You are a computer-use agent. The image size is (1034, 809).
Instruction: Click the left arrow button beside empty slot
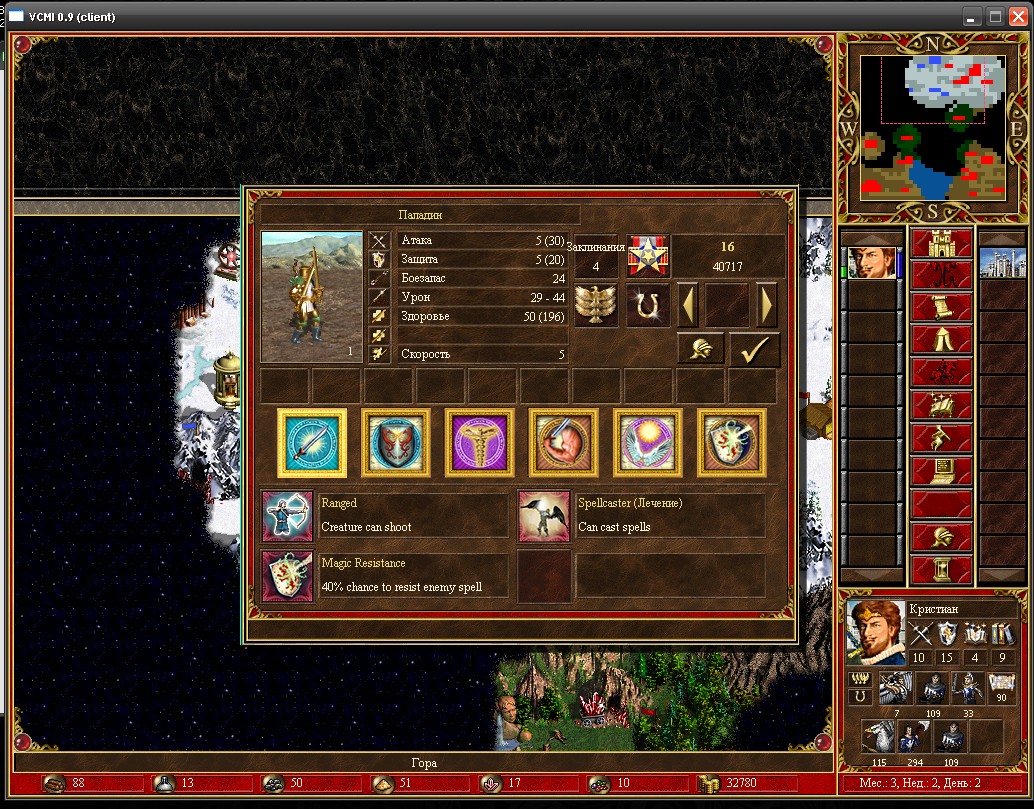689,304
